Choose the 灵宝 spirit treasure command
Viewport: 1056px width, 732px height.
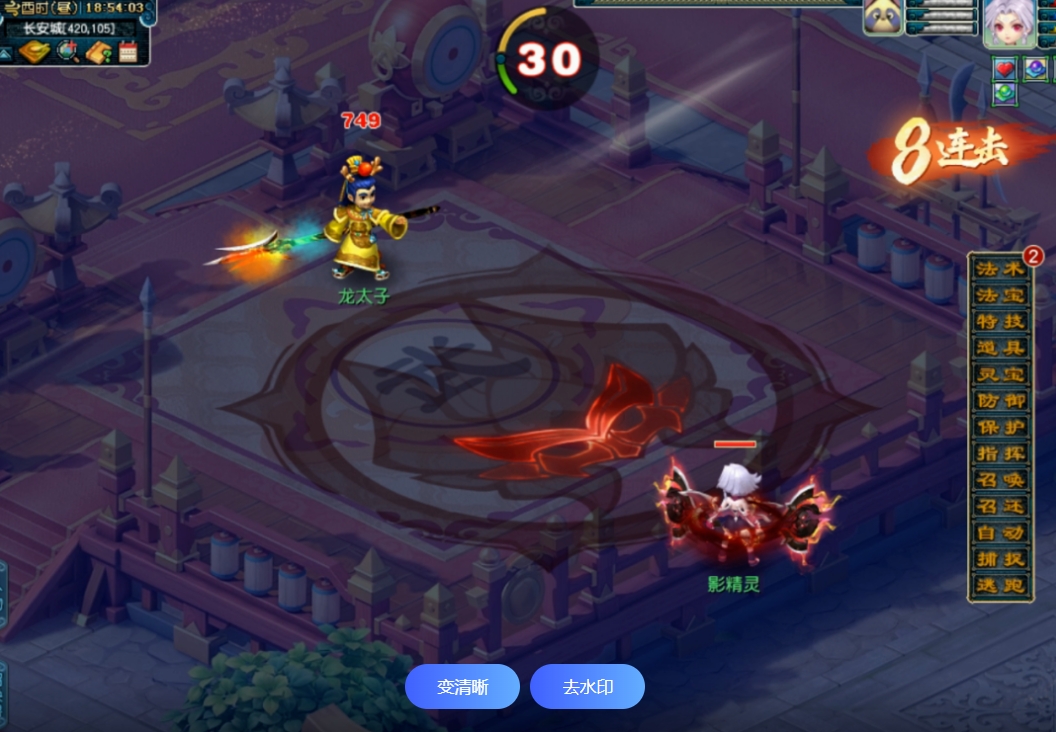pos(1000,375)
